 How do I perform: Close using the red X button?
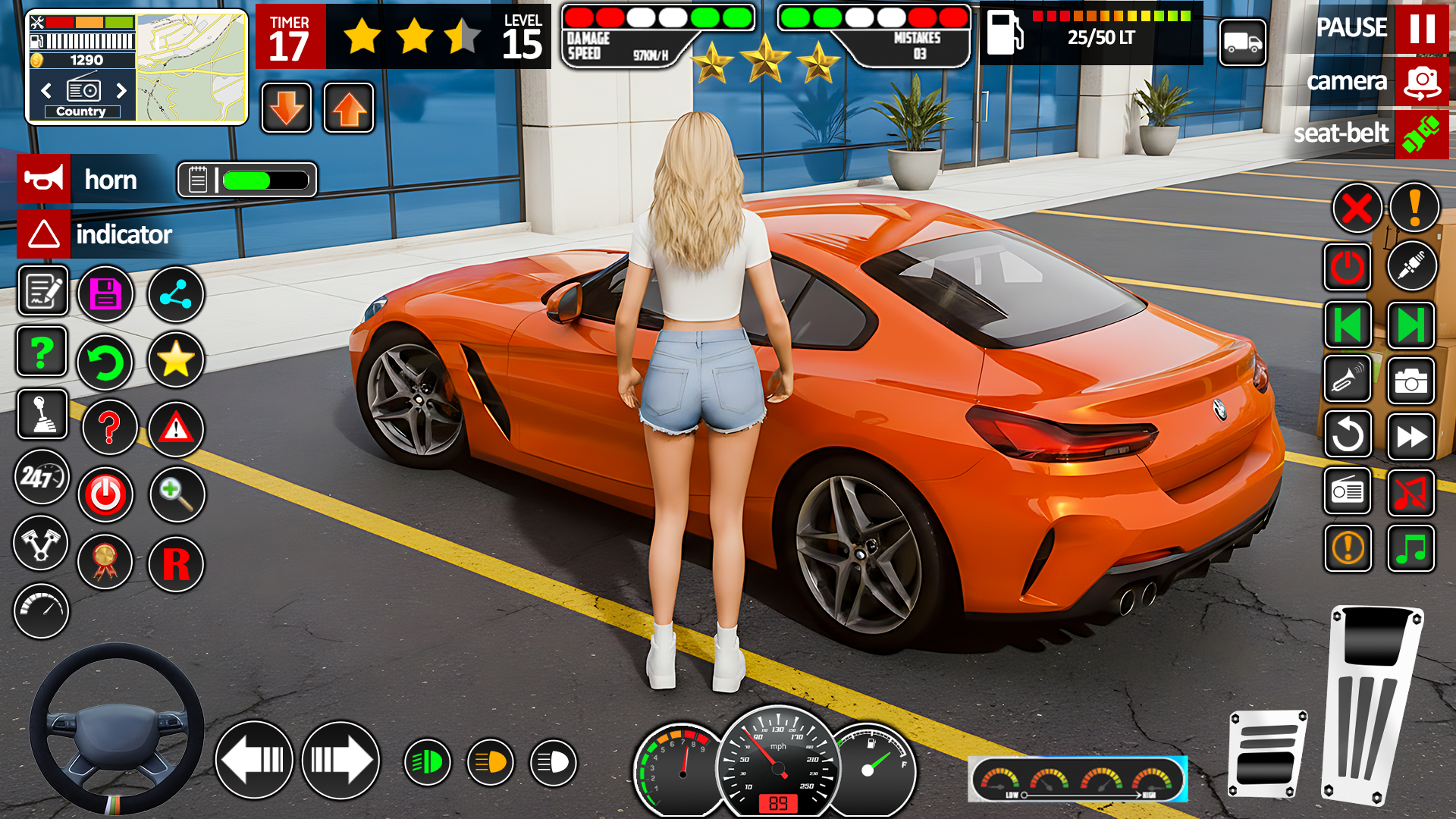coord(1357,208)
